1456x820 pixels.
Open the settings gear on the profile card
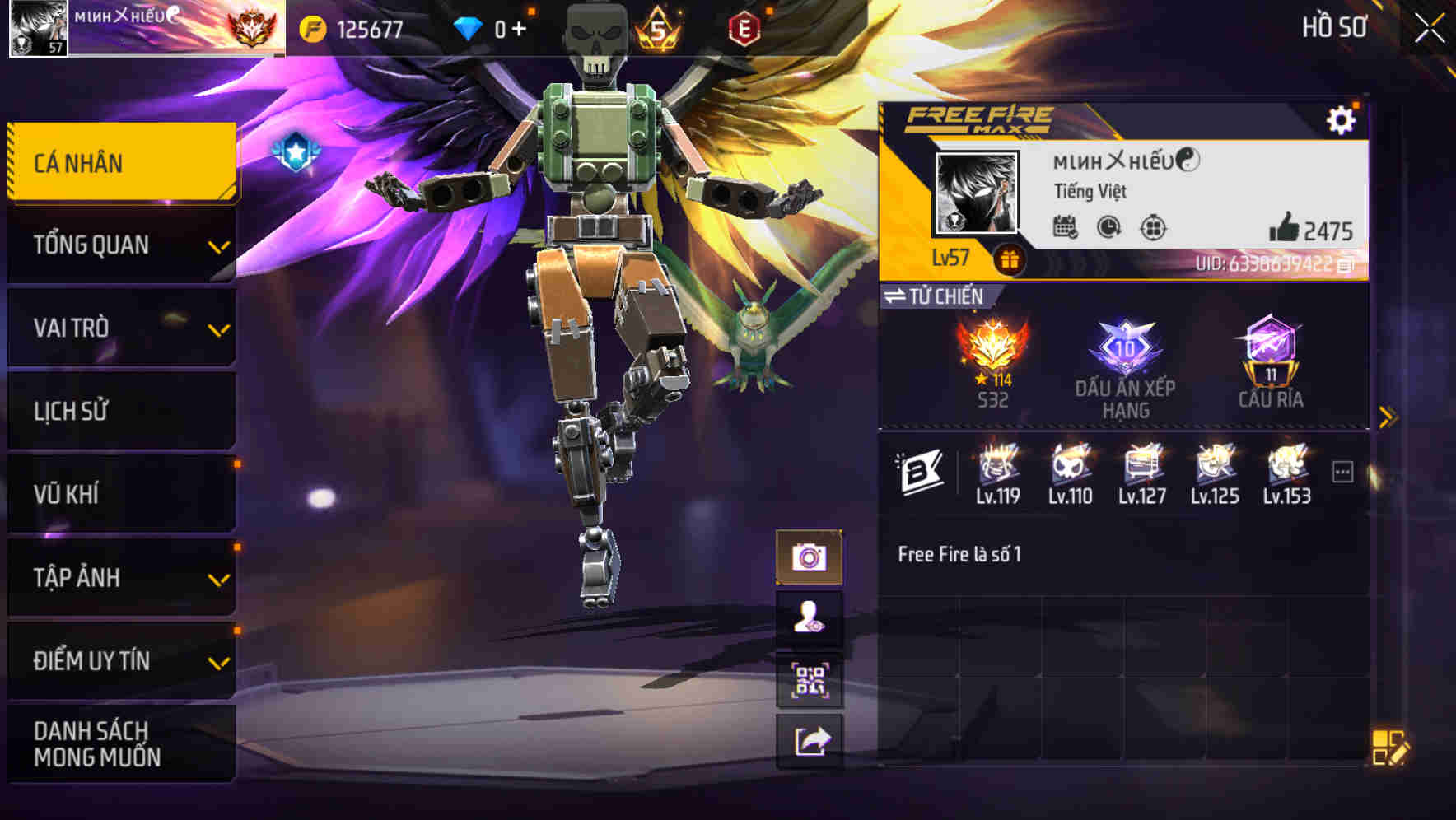pos(1342,120)
